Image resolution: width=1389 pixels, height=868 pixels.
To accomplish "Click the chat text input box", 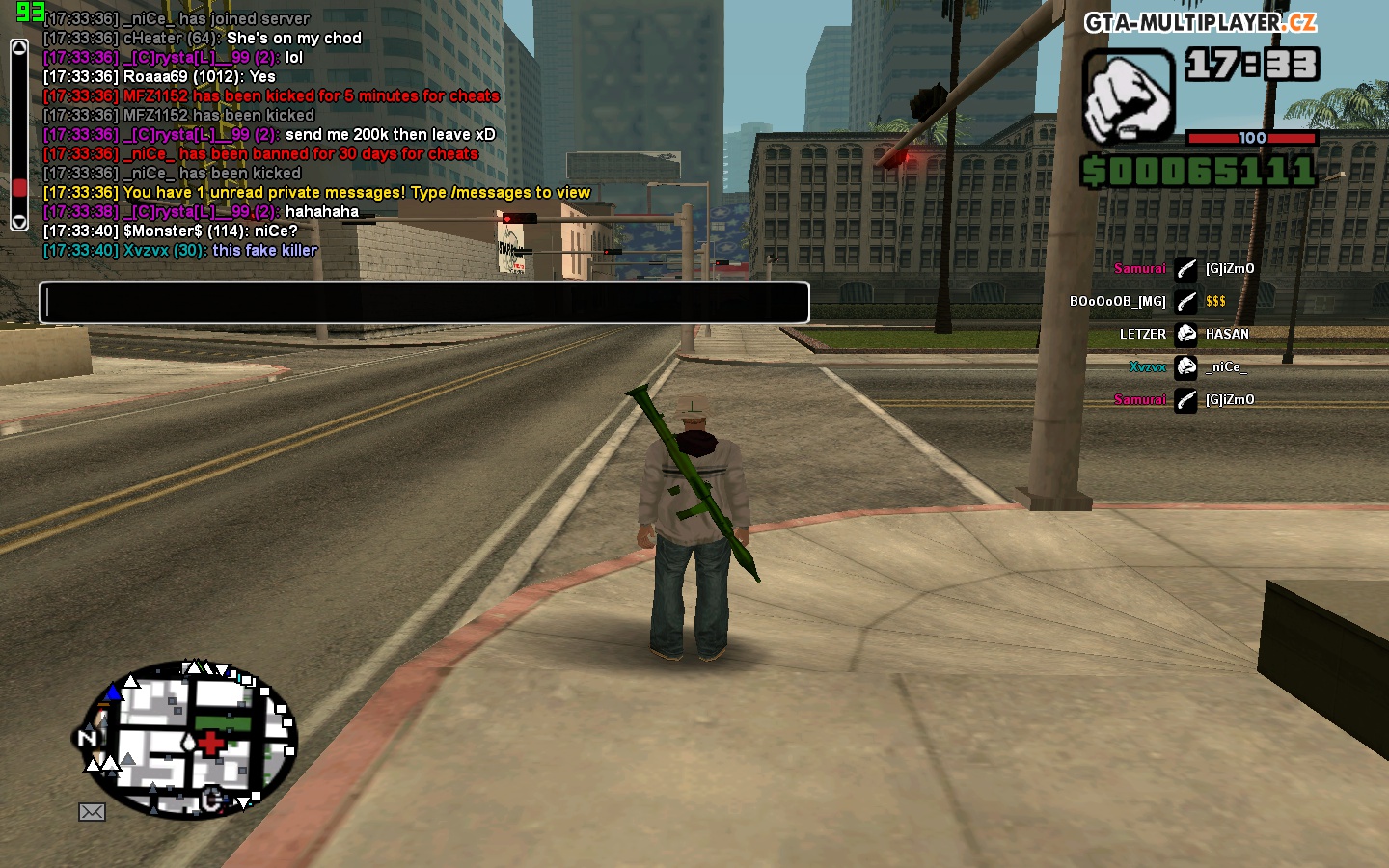I will click(423, 303).
